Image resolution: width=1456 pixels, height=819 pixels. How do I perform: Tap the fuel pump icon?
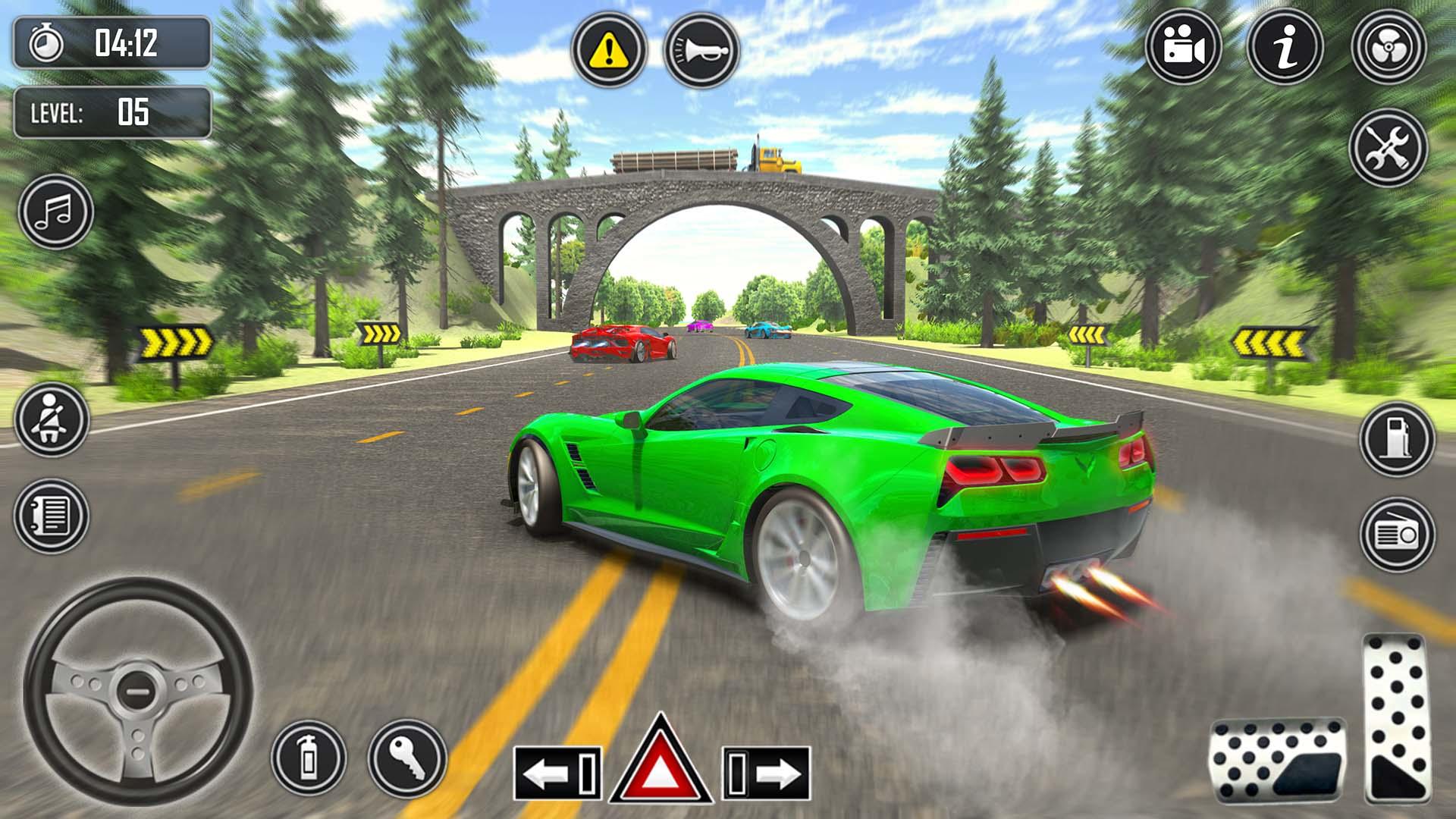[1396, 439]
